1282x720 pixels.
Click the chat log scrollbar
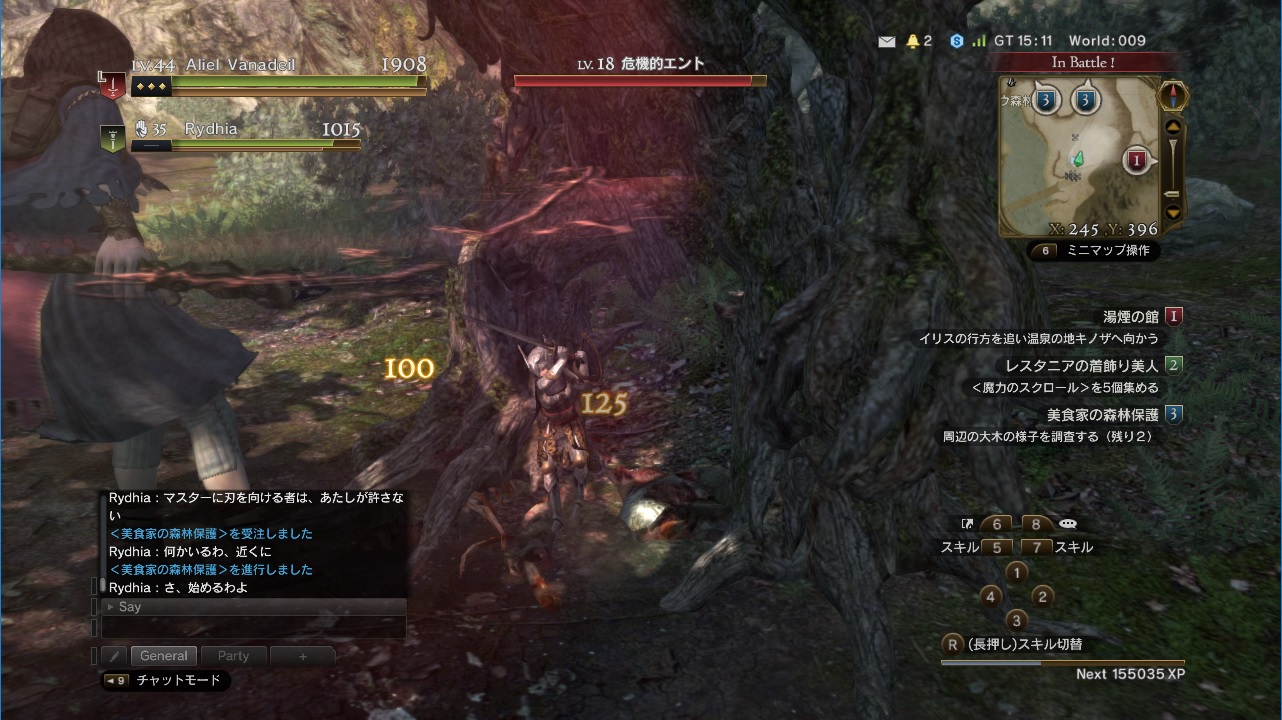point(102,585)
